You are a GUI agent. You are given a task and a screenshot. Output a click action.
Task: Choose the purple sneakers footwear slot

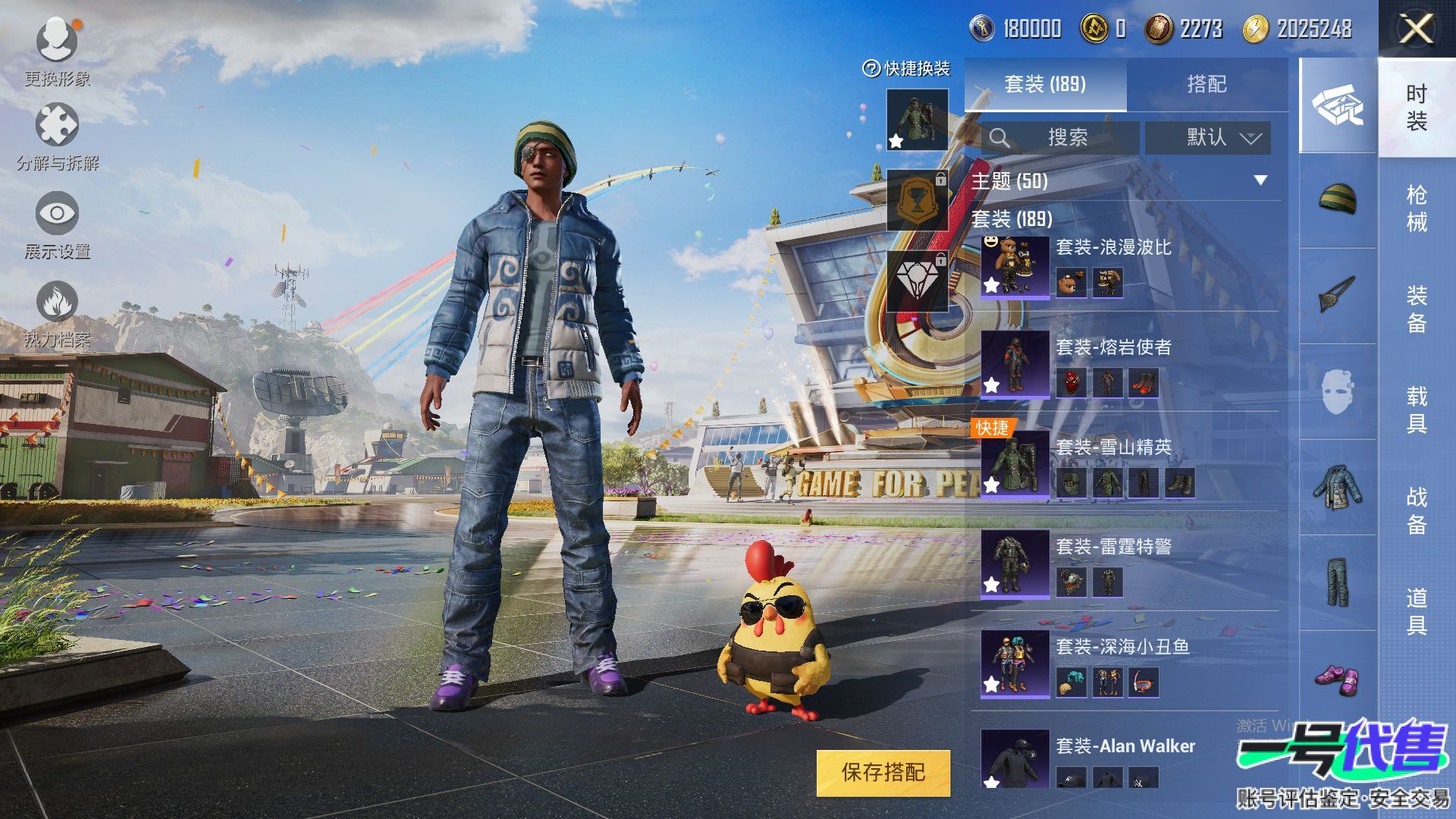[x=1338, y=678]
